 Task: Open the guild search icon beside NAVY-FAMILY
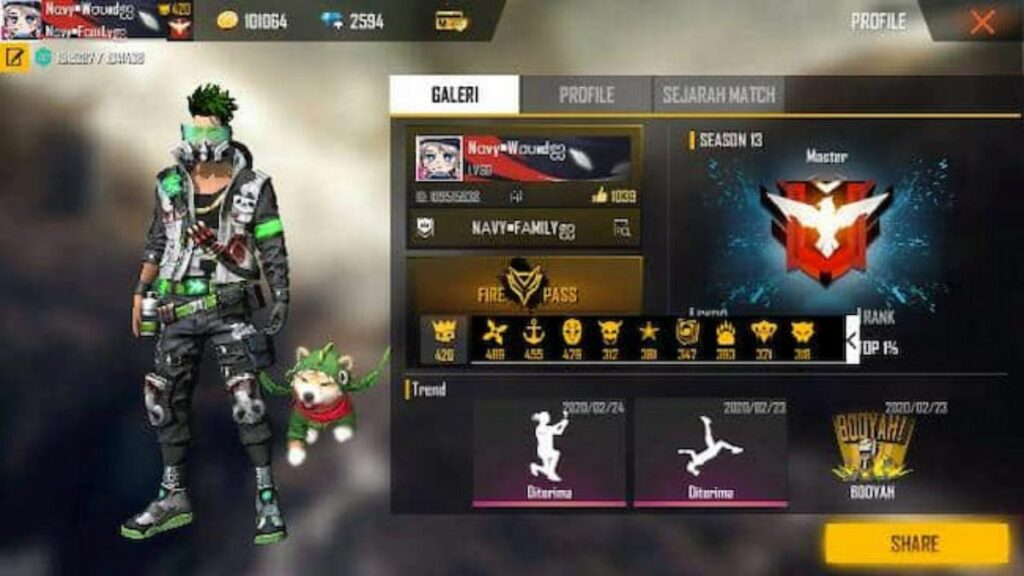622,229
